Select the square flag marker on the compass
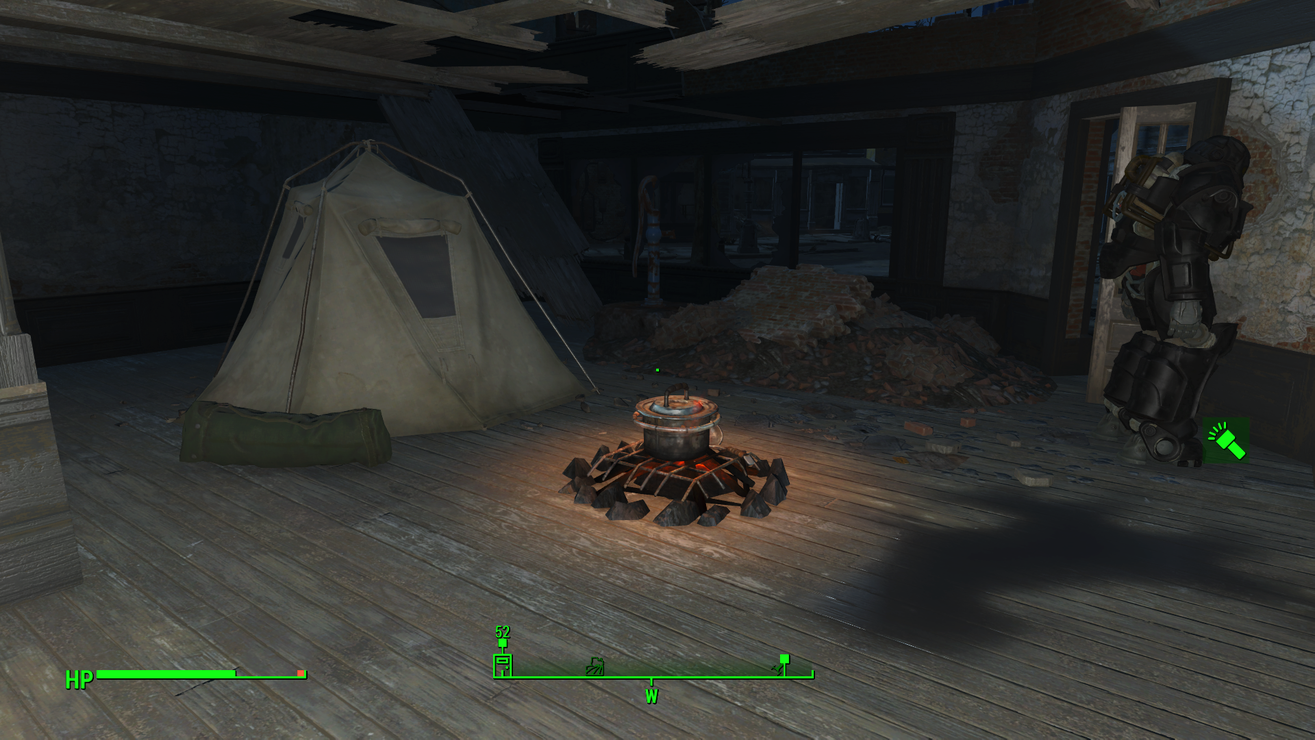1315x740 pixels. coord(783,662)
